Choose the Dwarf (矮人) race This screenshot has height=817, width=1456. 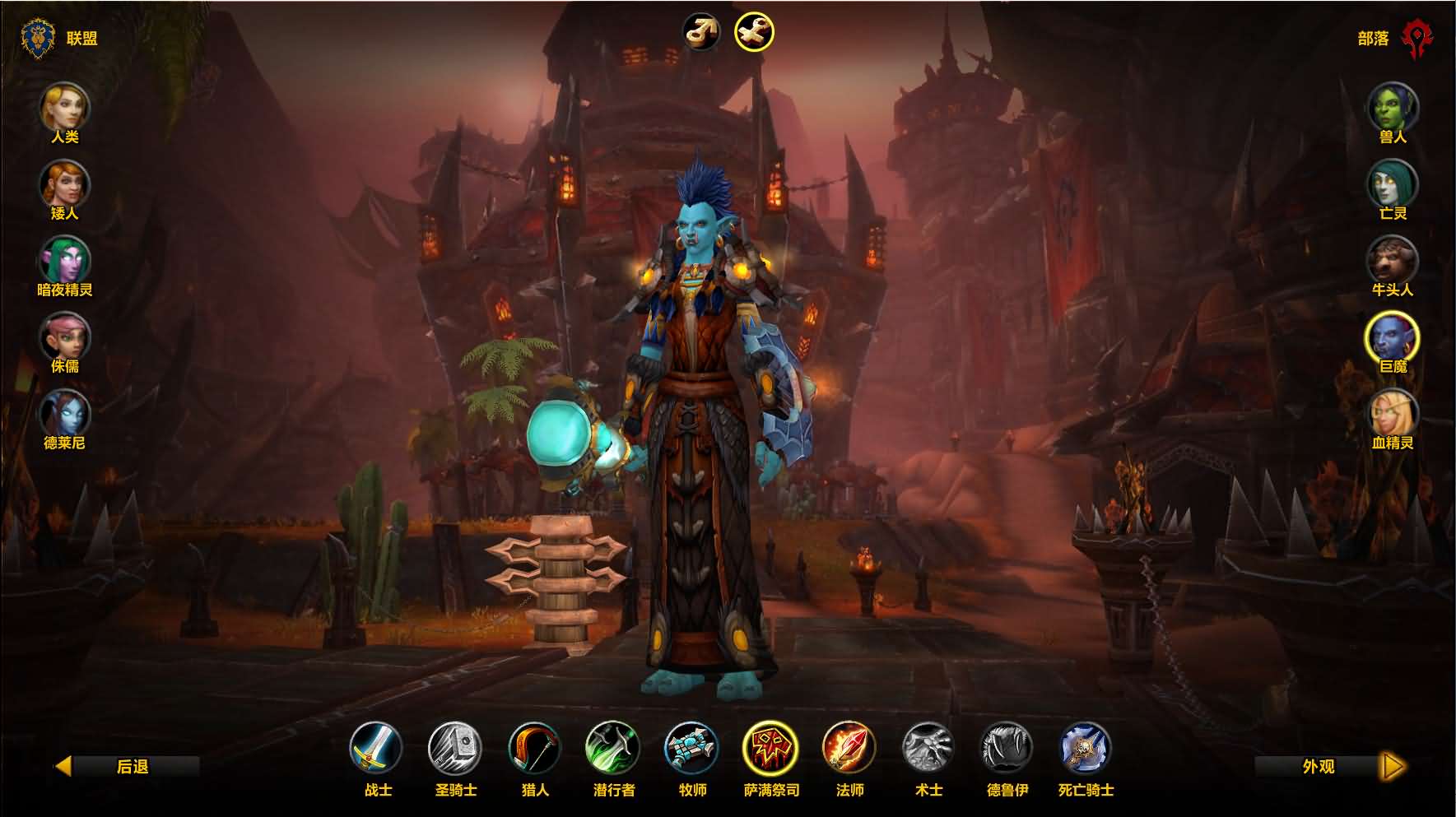[x=64, y=183]
